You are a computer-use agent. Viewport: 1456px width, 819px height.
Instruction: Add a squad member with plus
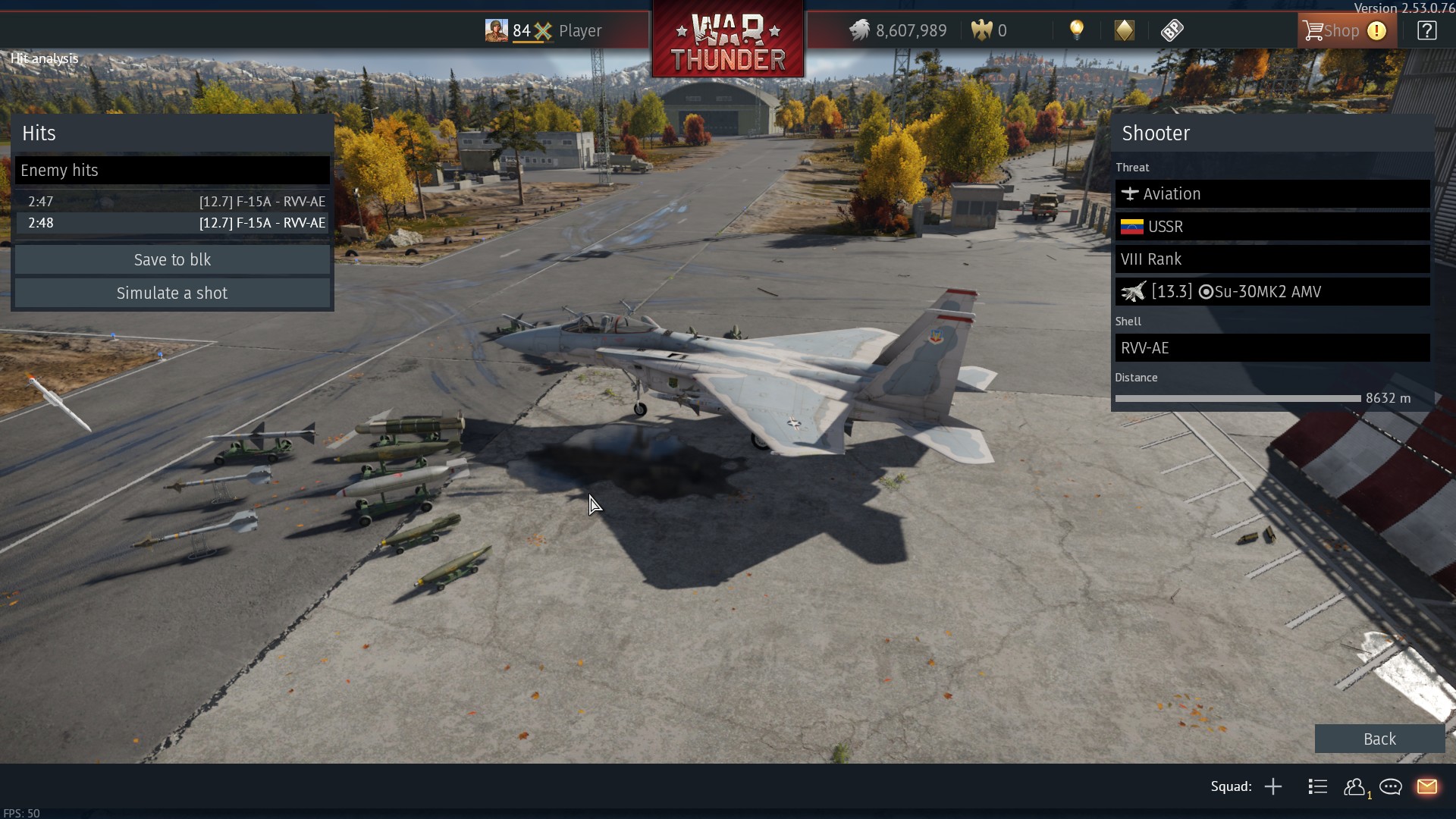(1273, 786)
